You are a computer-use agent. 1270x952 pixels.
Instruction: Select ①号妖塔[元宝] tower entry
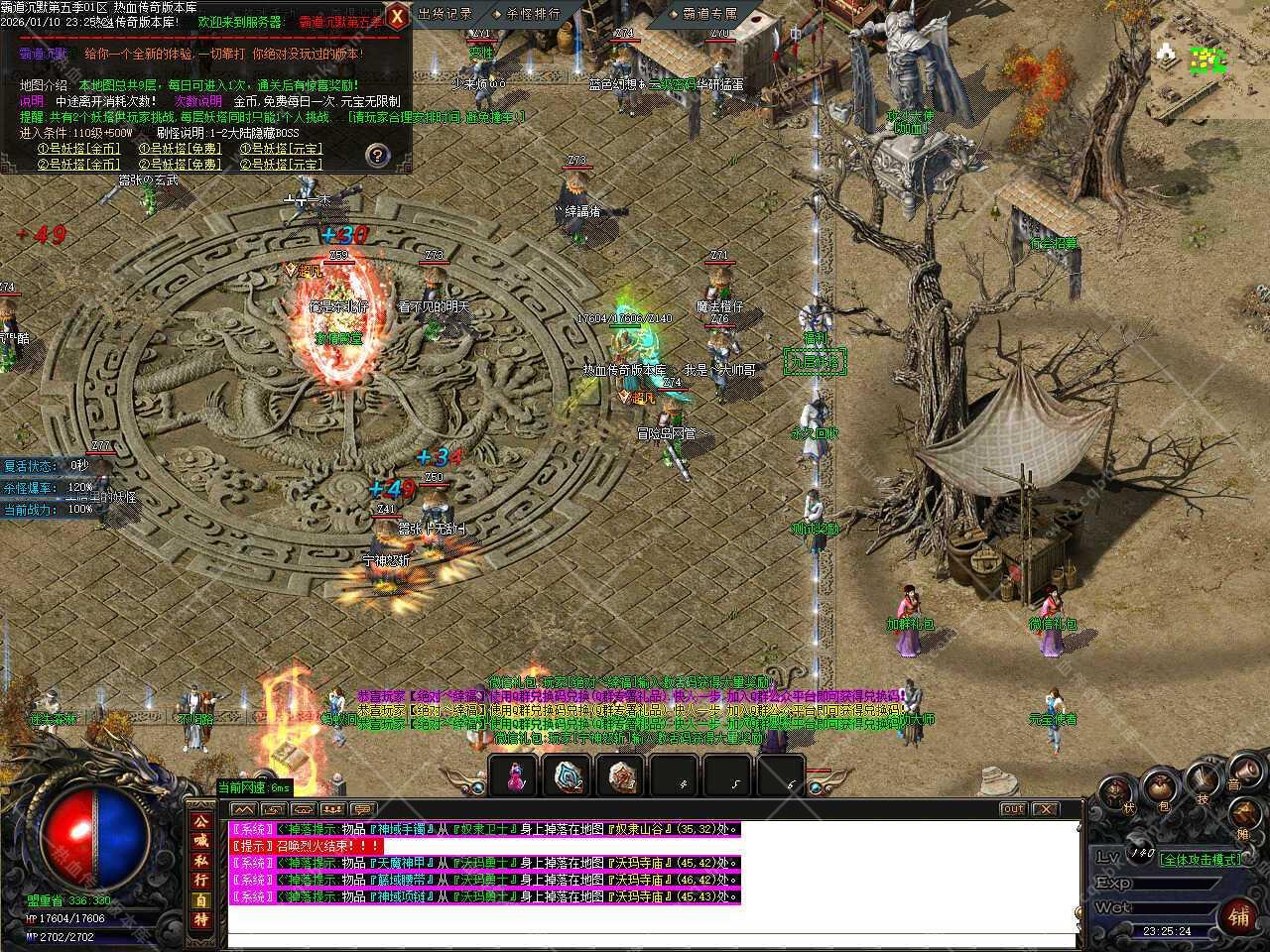click(x=281, y=149)
